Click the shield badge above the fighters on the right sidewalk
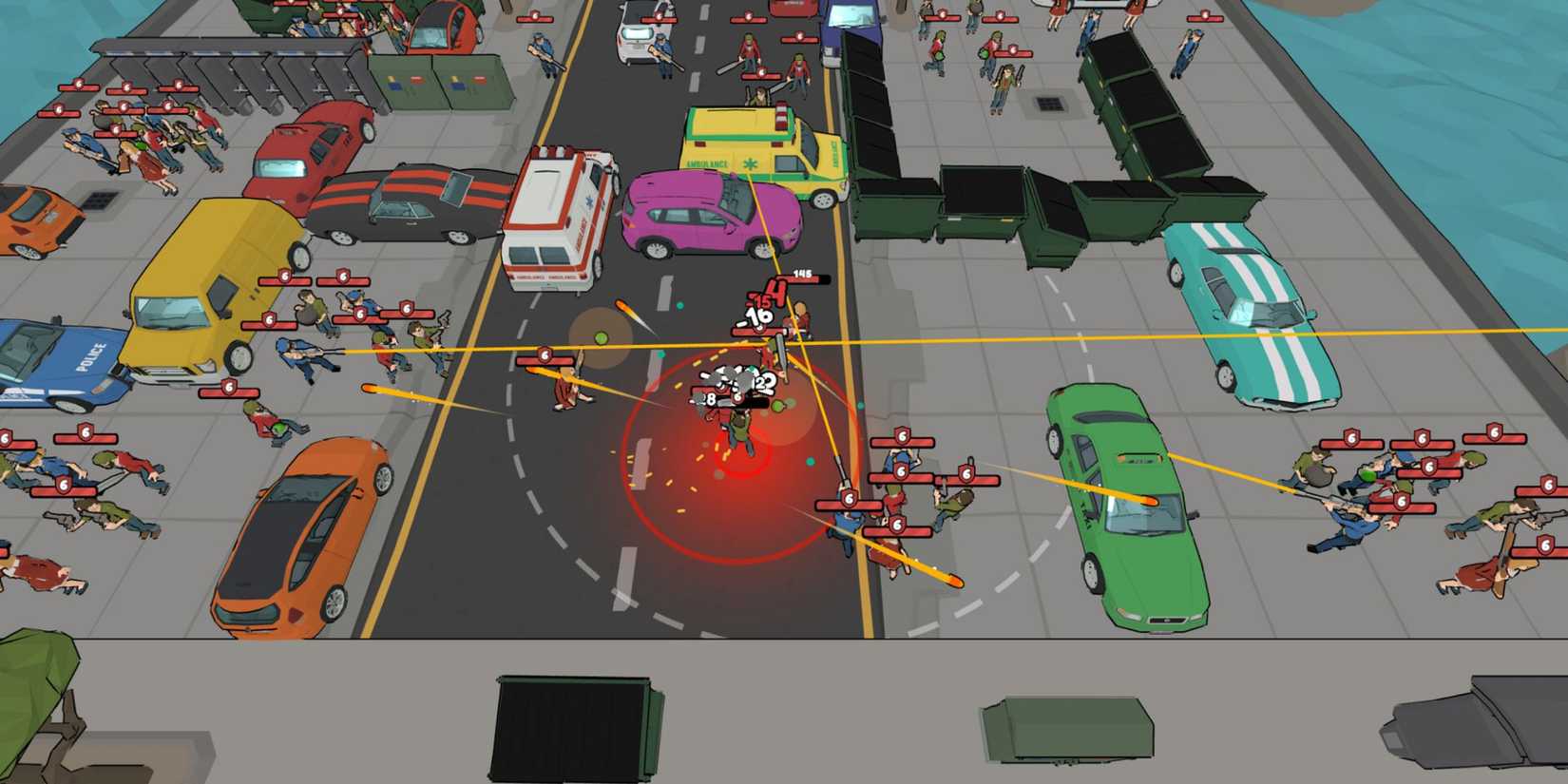The width and height of the screenshot is (1568, 784). pos(1421,445)
